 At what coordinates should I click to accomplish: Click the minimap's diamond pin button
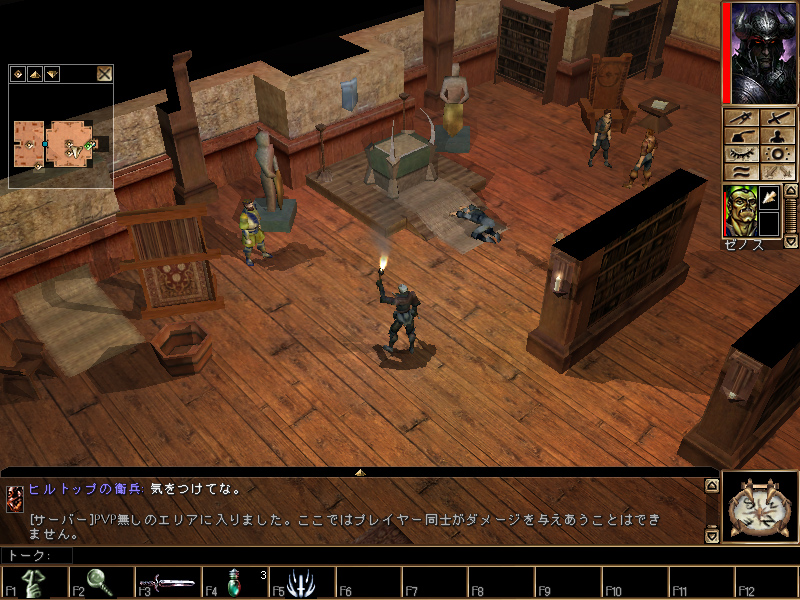(x=18, y=73)
